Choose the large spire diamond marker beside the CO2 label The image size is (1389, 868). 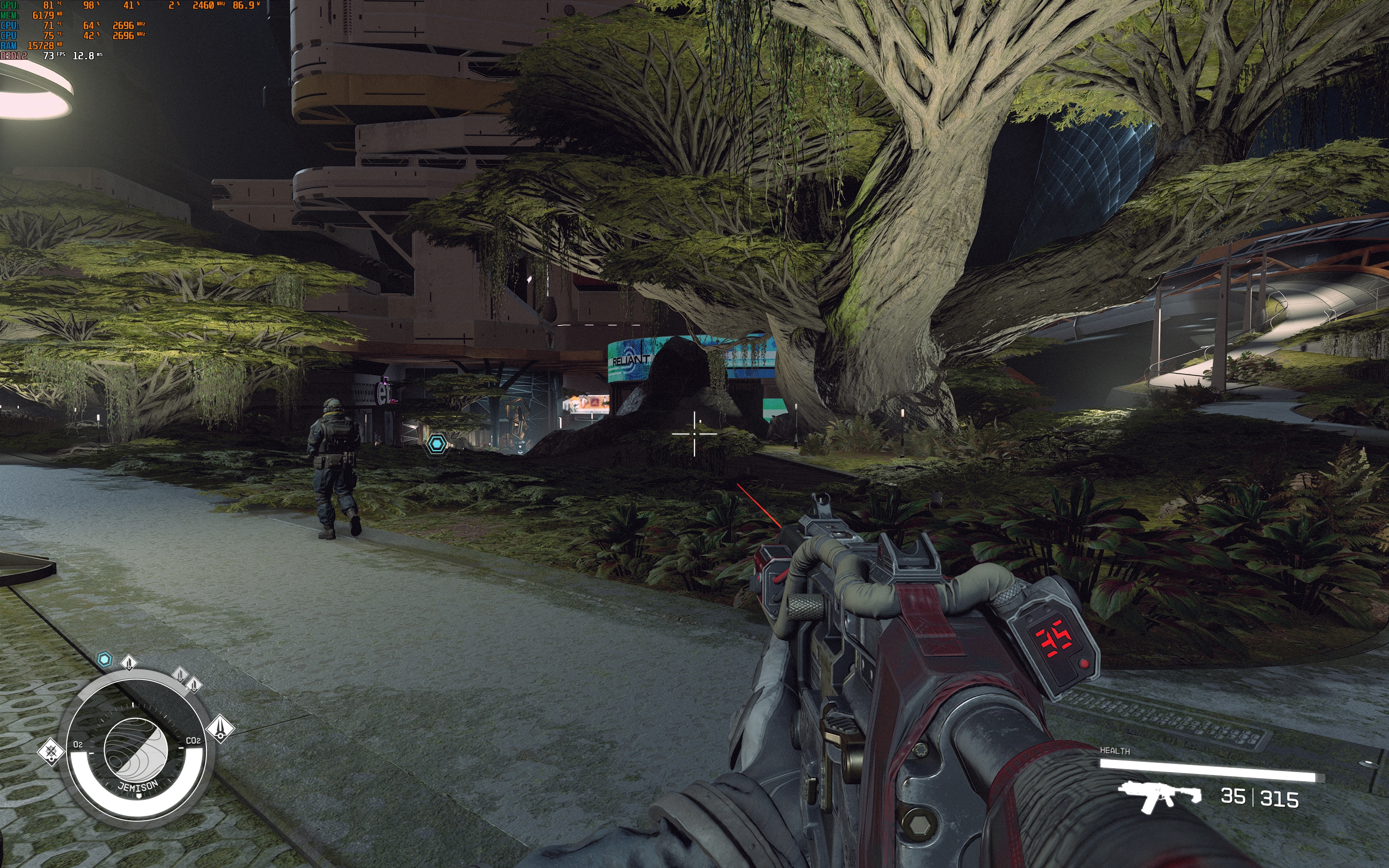pyautogui.click(x=220, y=729)
